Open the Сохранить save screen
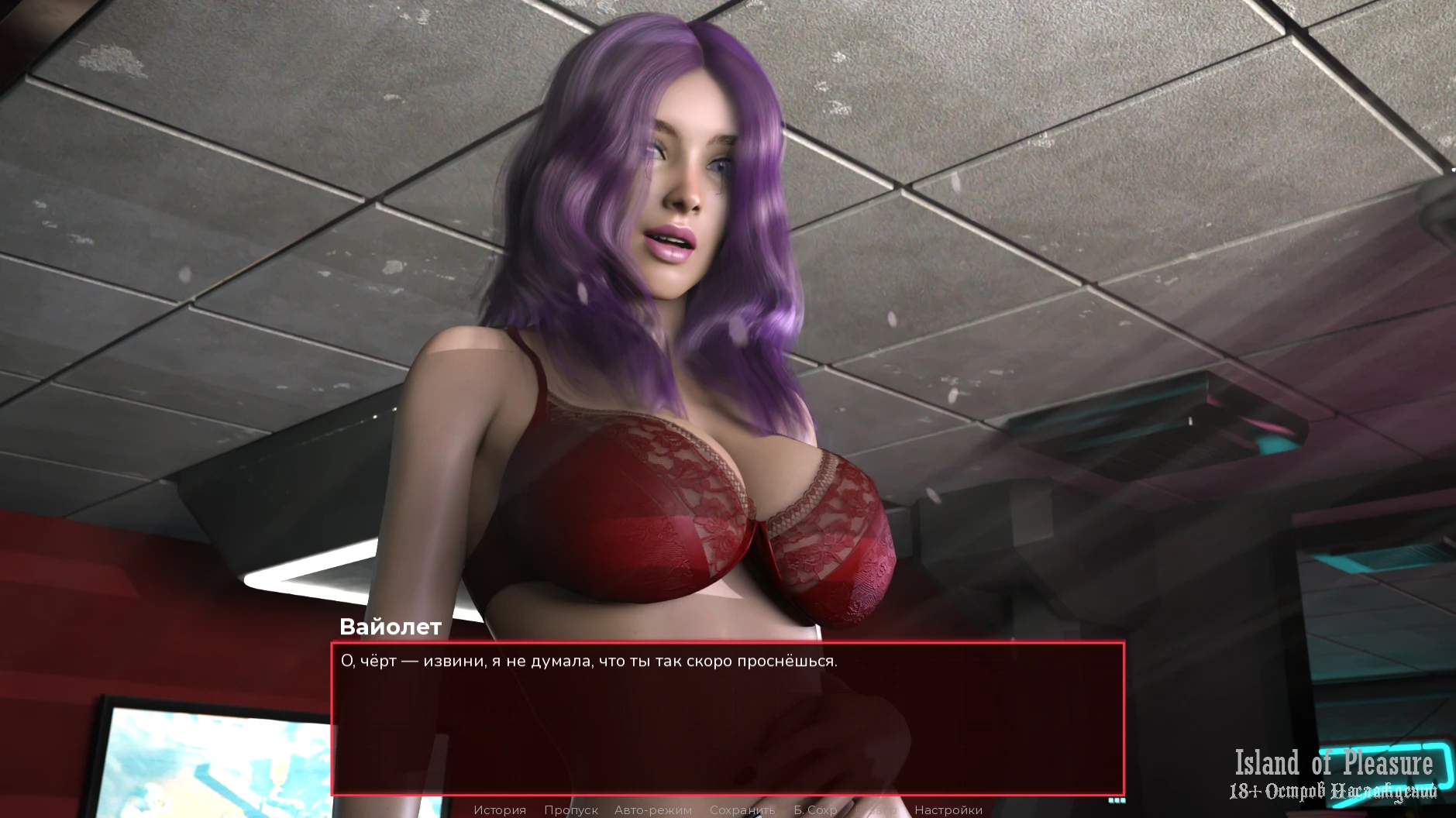This screenshot has height=818, width=1456. [x=742, y=809]
